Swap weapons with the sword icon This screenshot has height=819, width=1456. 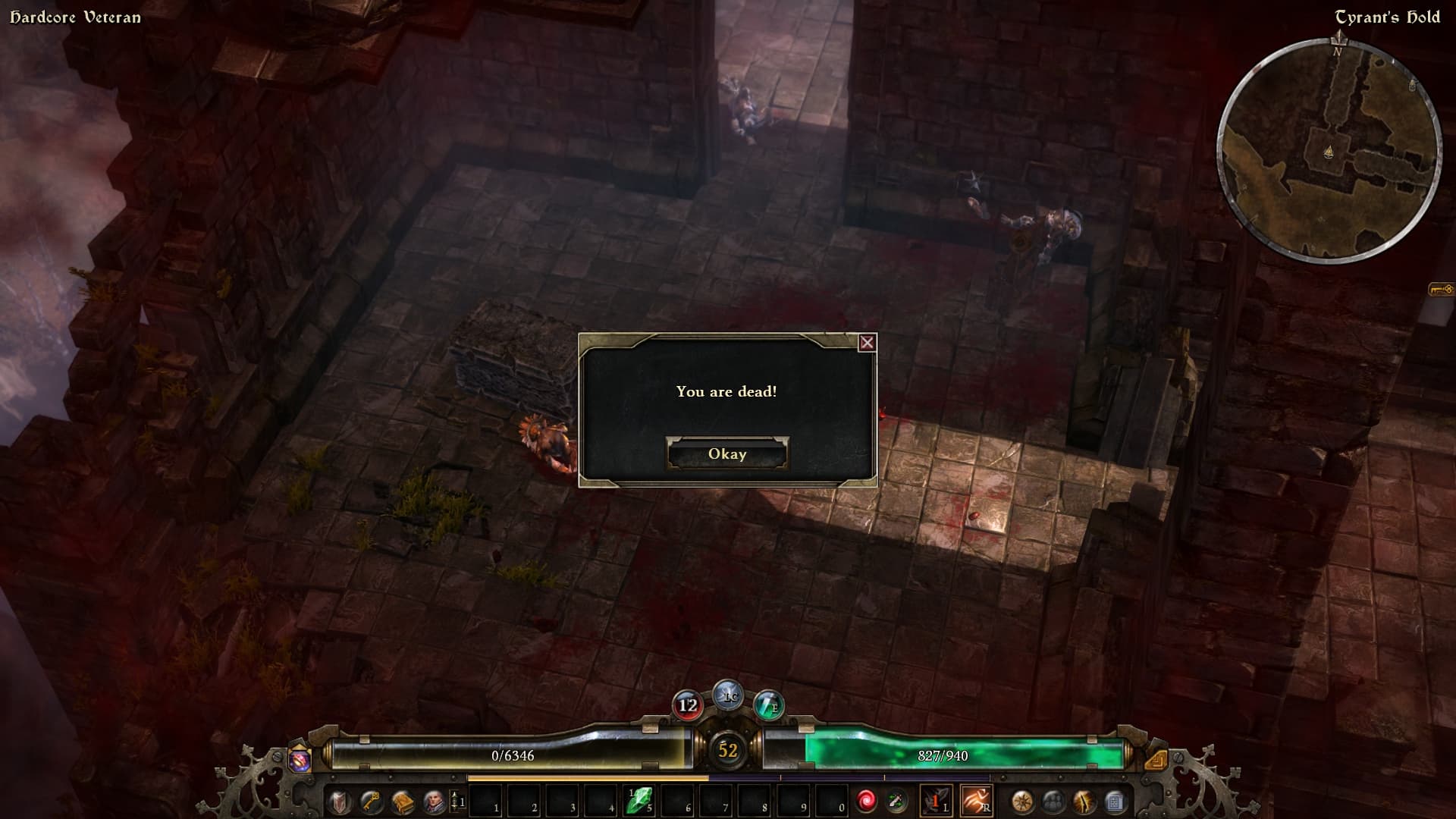[897, 801]
